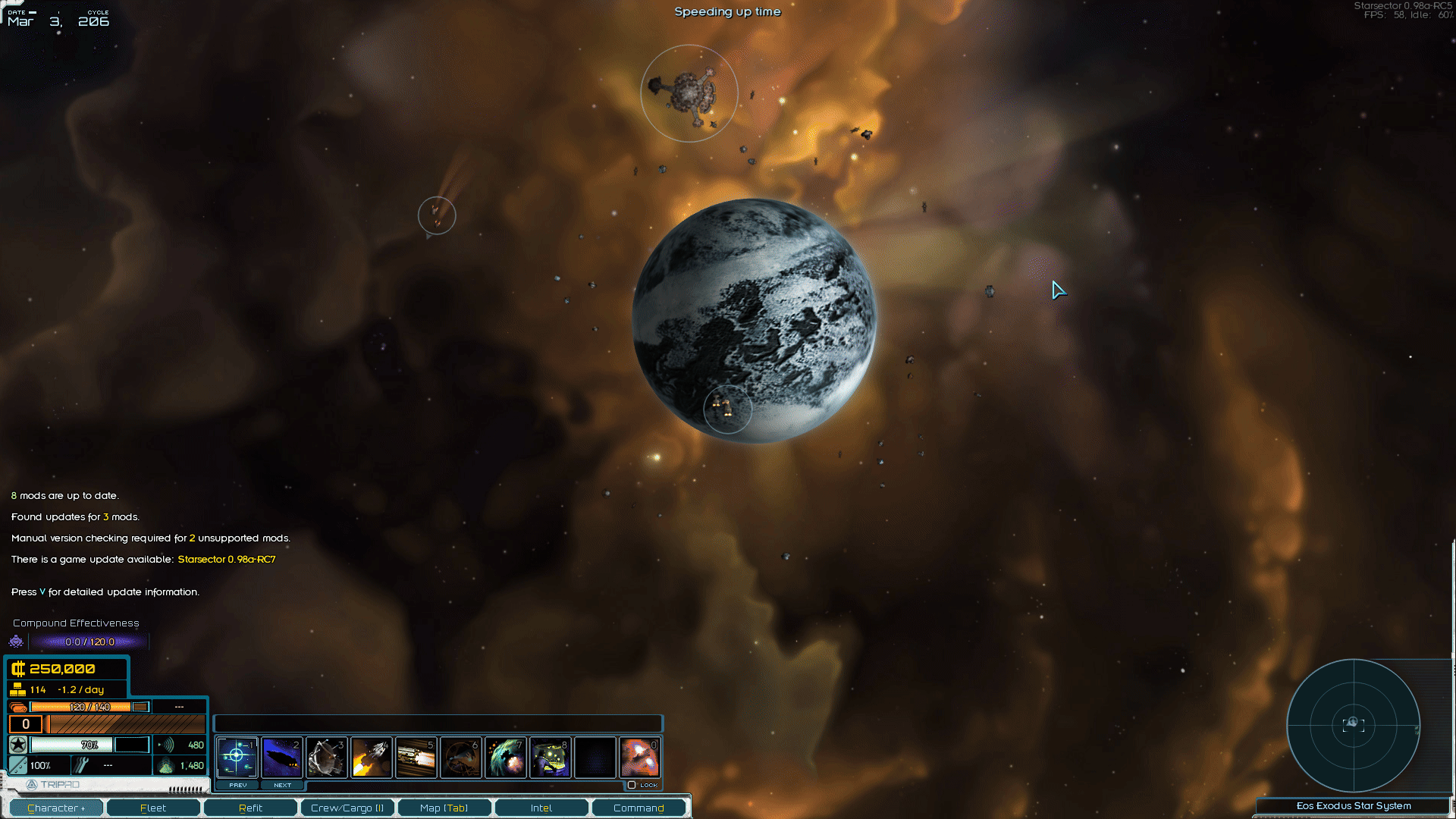The image size is (1456, 819).
Task: Toggle the Sustained Burn ability
Action: point(416,757)
